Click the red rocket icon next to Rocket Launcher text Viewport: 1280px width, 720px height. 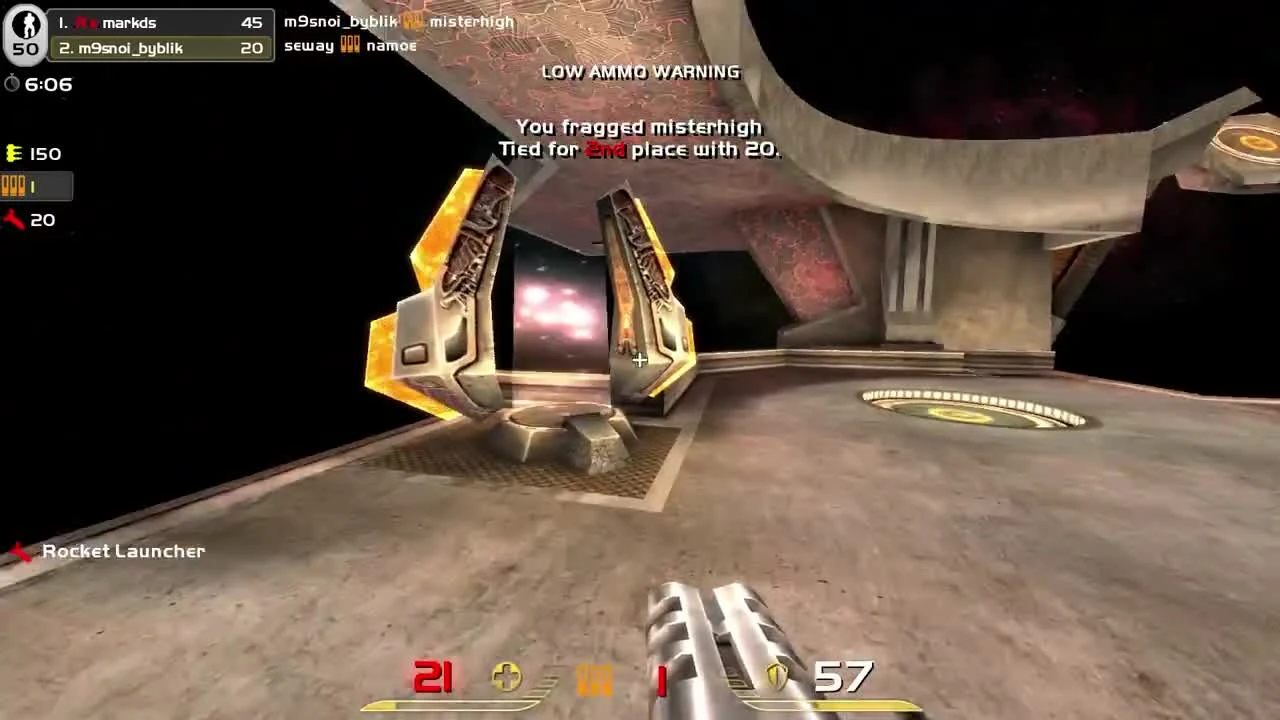click(x=20, y=550)
